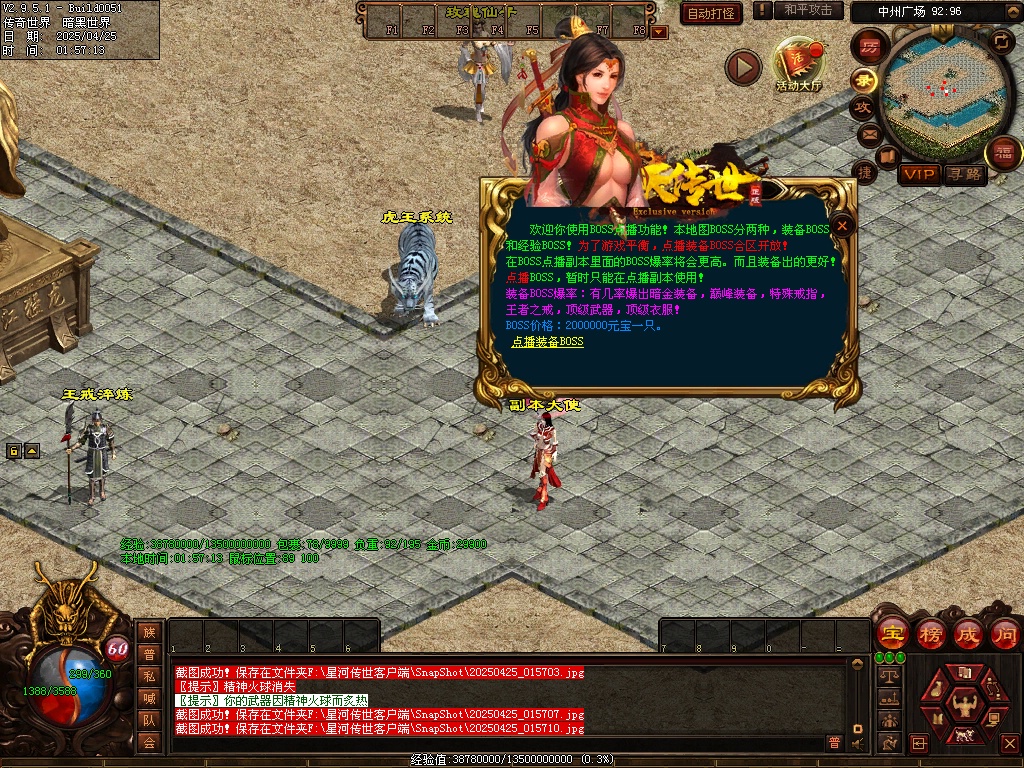Screen dimensions: 1024x768
Task: Open the 福 welfare round button
Action: 1003,152
